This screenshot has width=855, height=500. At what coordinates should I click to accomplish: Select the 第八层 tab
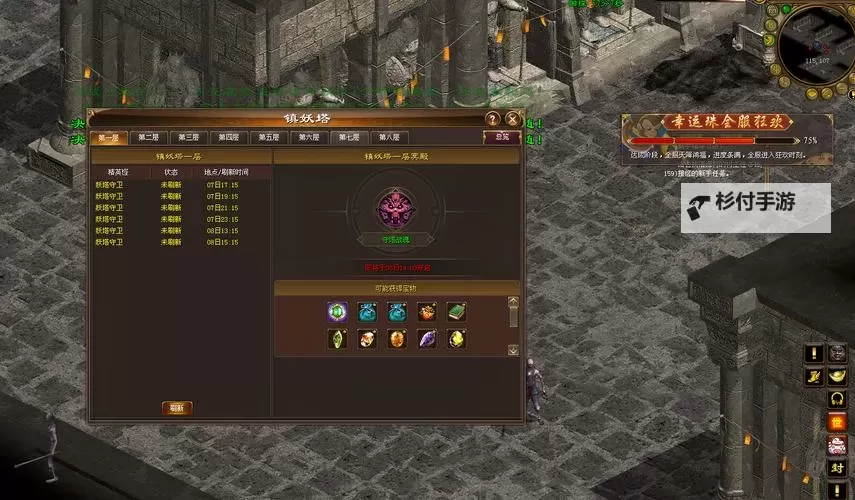[x=389, y=138]
